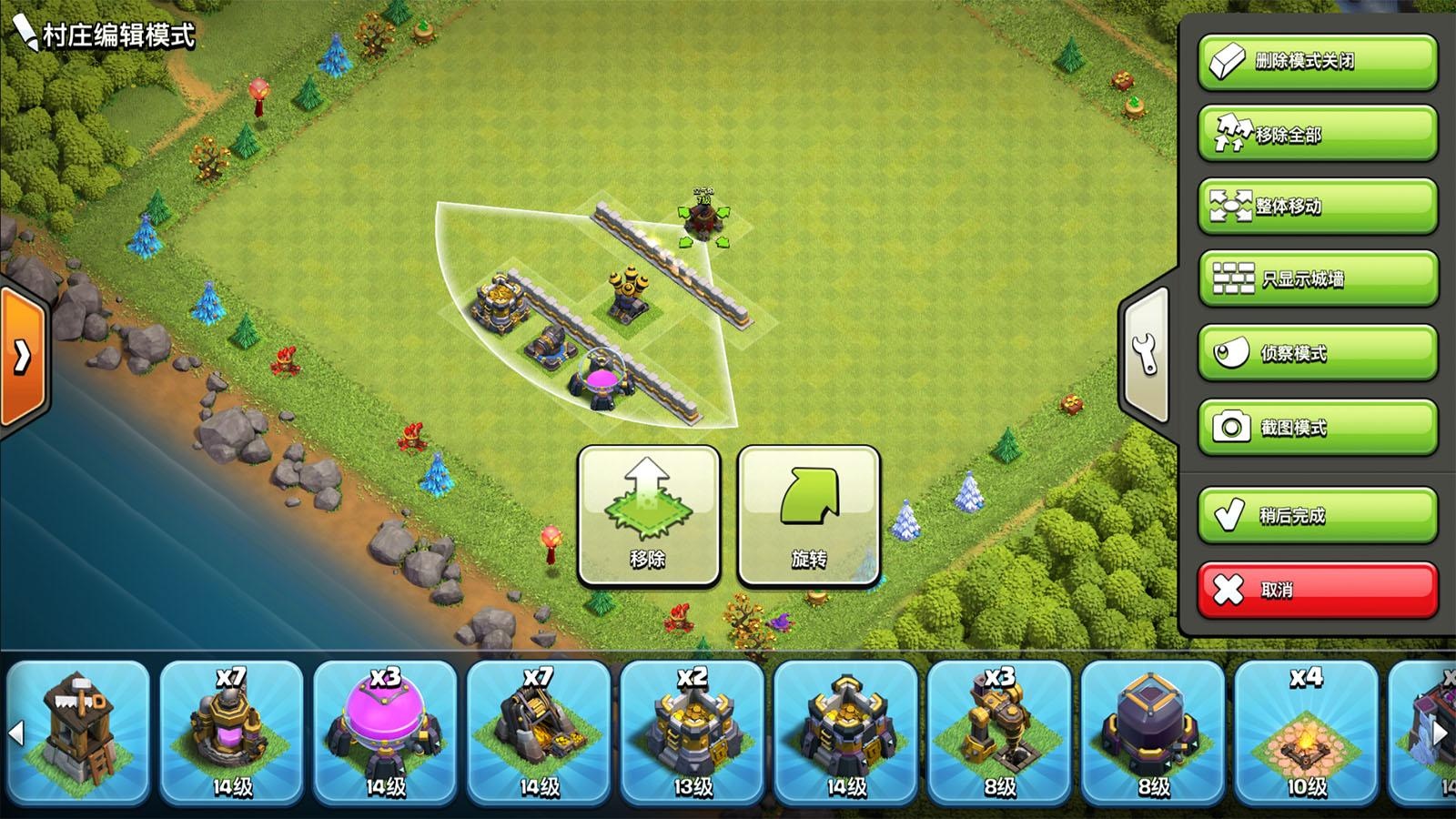The width and height of the screenshot is (1456, 819).
Task: Expand the orange arrow side panel
Action: pyautogui.click(x=22, y=357)
